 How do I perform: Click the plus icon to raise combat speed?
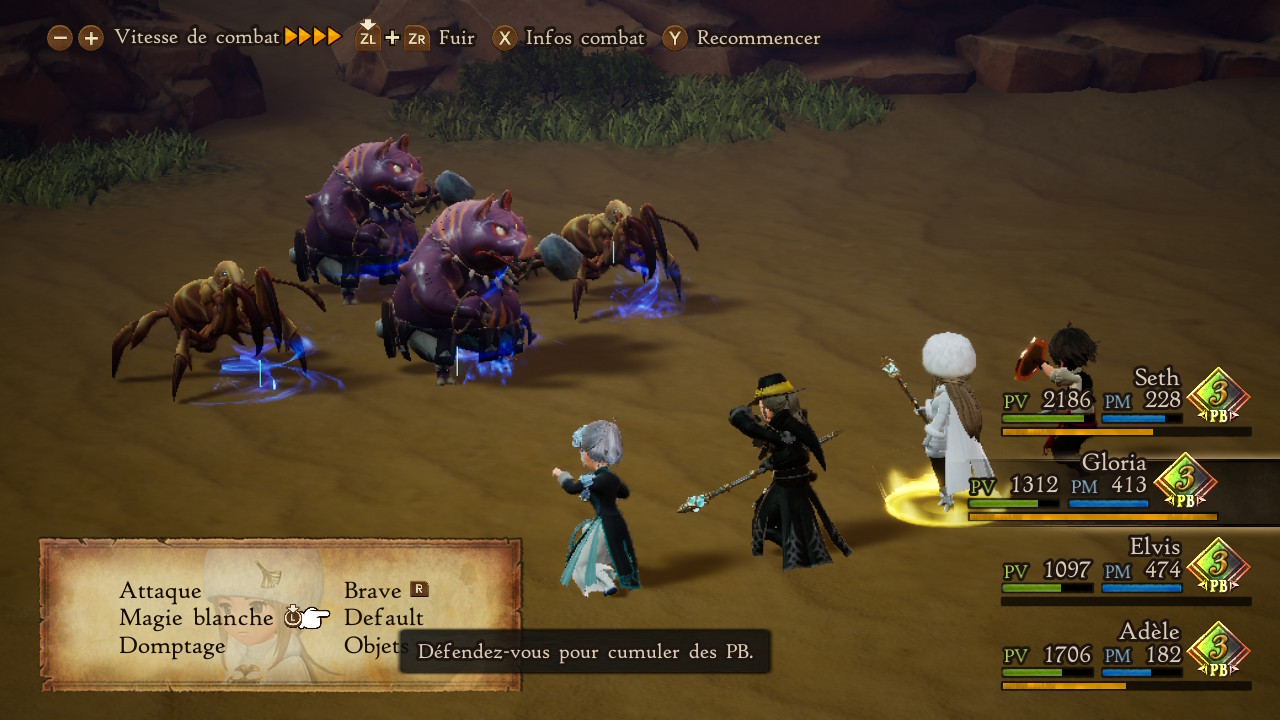coord(89,37)
